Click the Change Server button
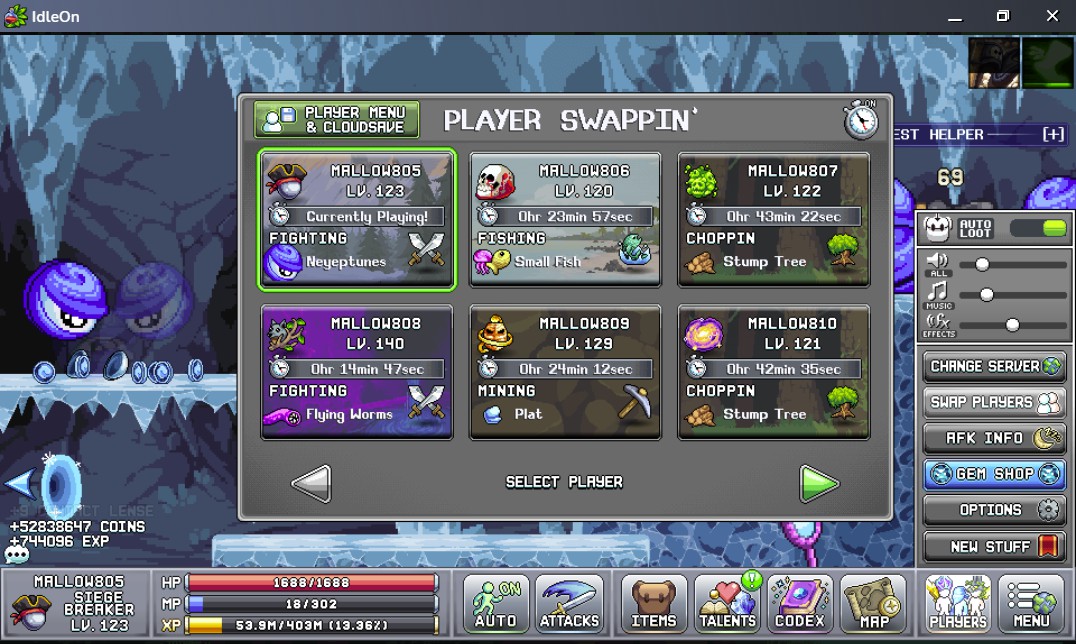Image resolution: width=1076 pixels, height=644 pixels. pos(995,366)
